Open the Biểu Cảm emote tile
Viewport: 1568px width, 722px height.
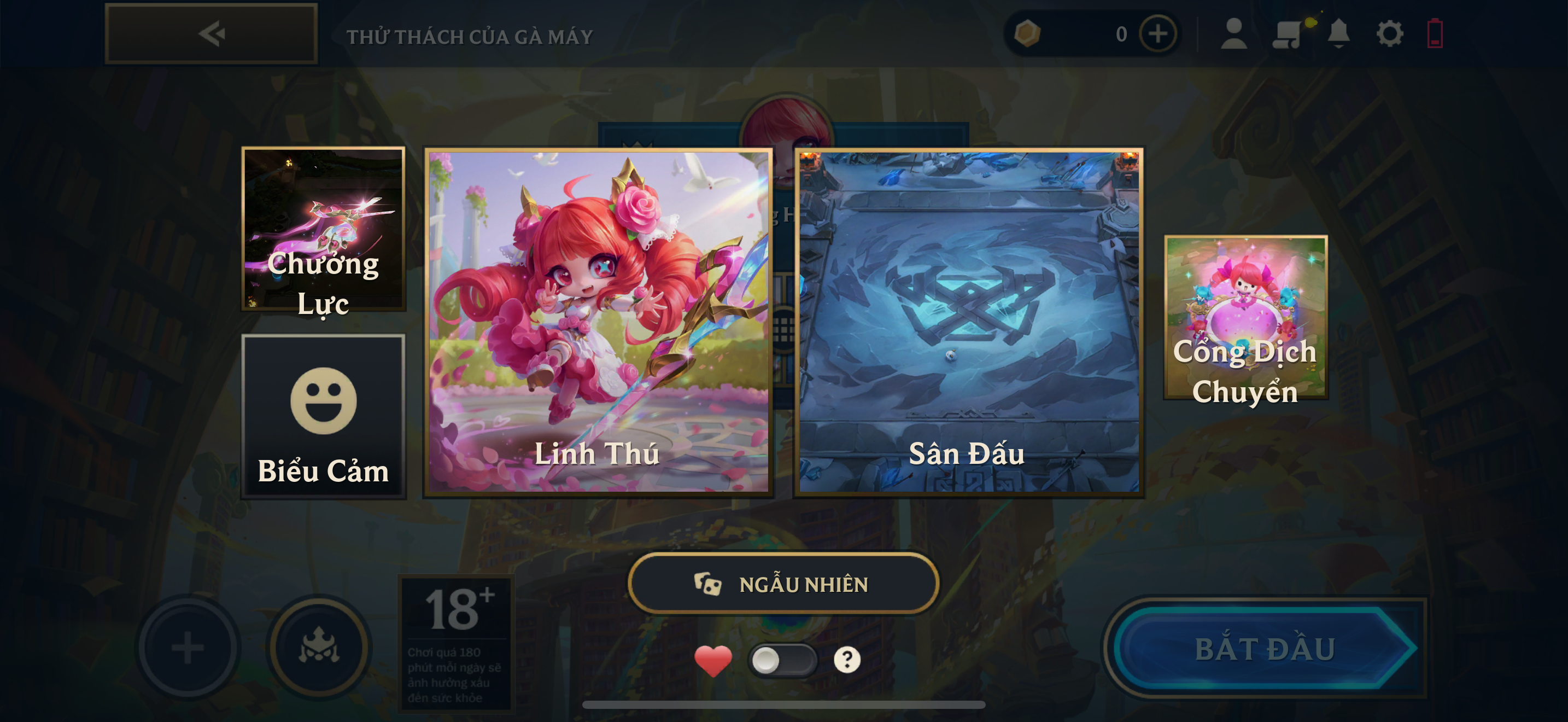[x=323, y=416]
